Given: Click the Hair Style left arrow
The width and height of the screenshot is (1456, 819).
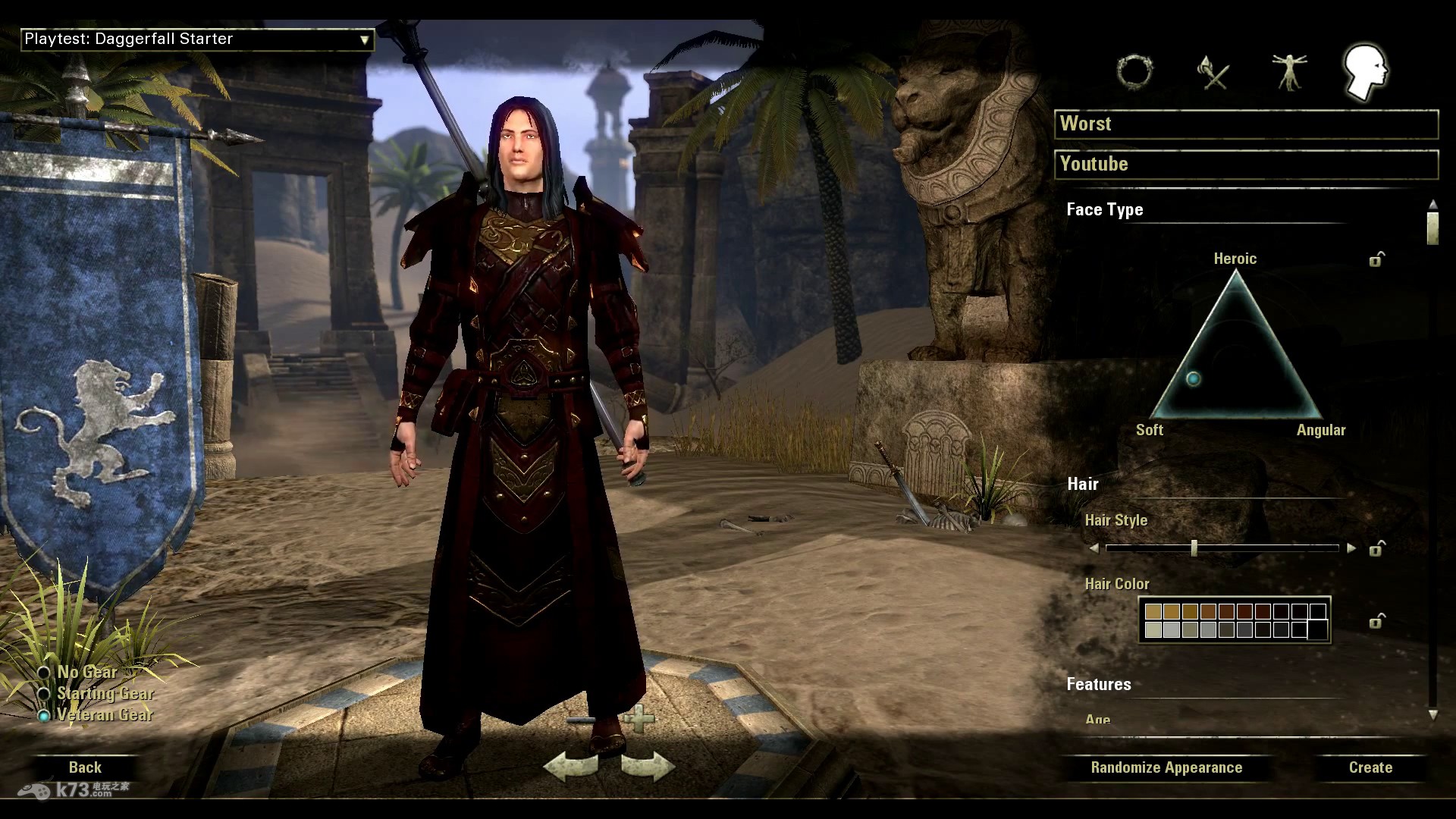Looking at the screenshot, I should tap(1094, 548).
